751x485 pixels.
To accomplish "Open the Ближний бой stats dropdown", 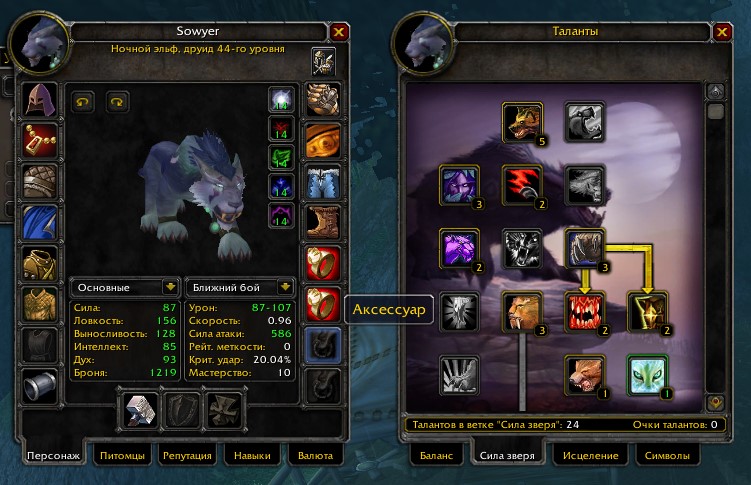I will tap(241, 287).
